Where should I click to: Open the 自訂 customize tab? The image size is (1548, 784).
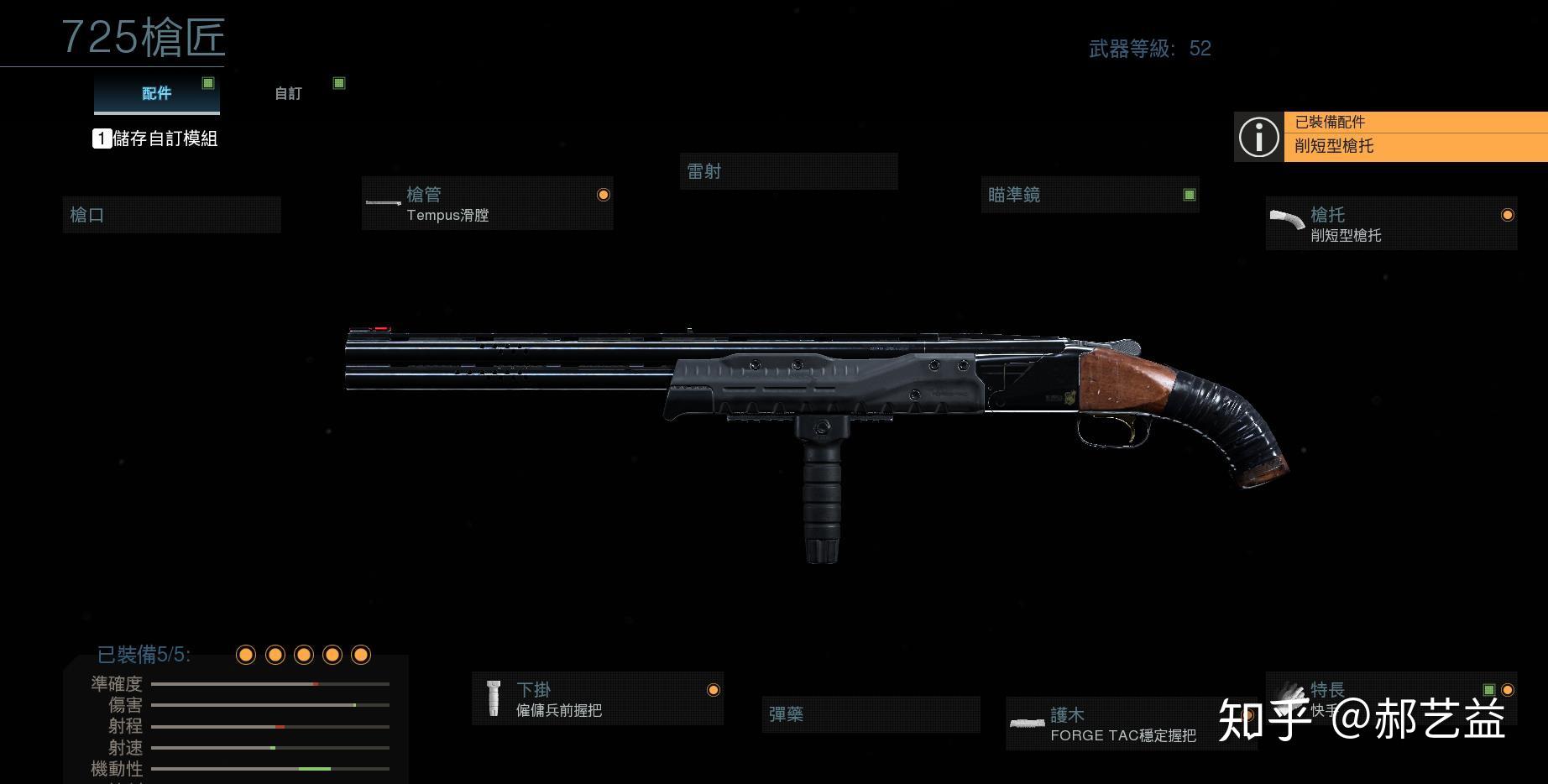click(x=288, y=93)
